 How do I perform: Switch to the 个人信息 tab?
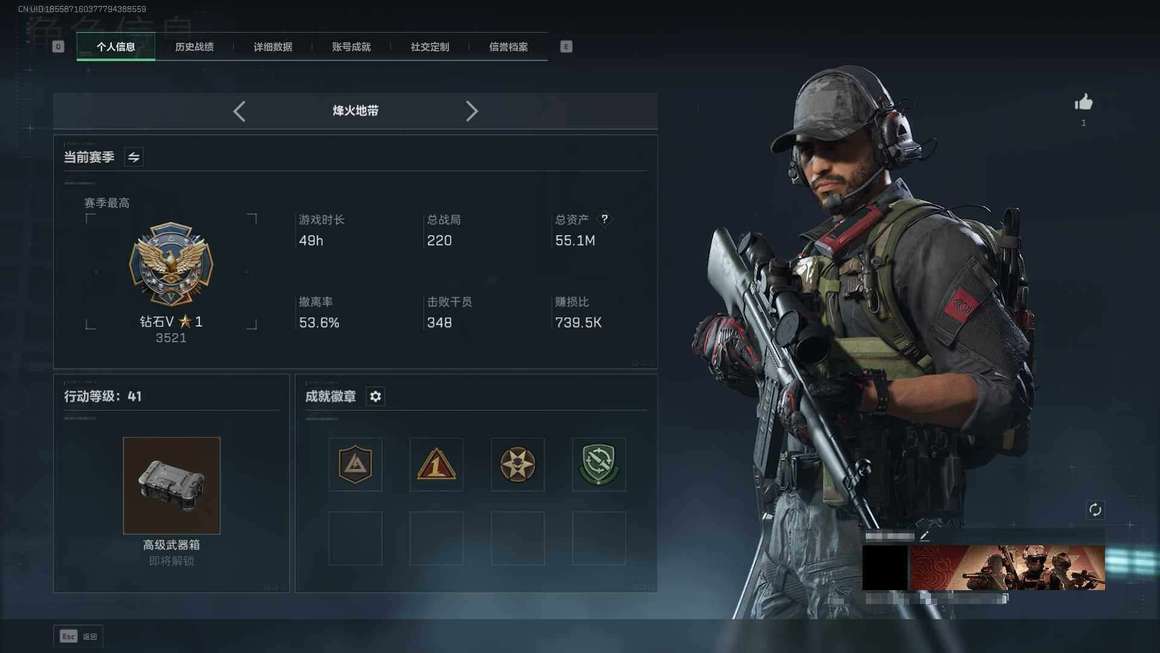coord(116,47)
